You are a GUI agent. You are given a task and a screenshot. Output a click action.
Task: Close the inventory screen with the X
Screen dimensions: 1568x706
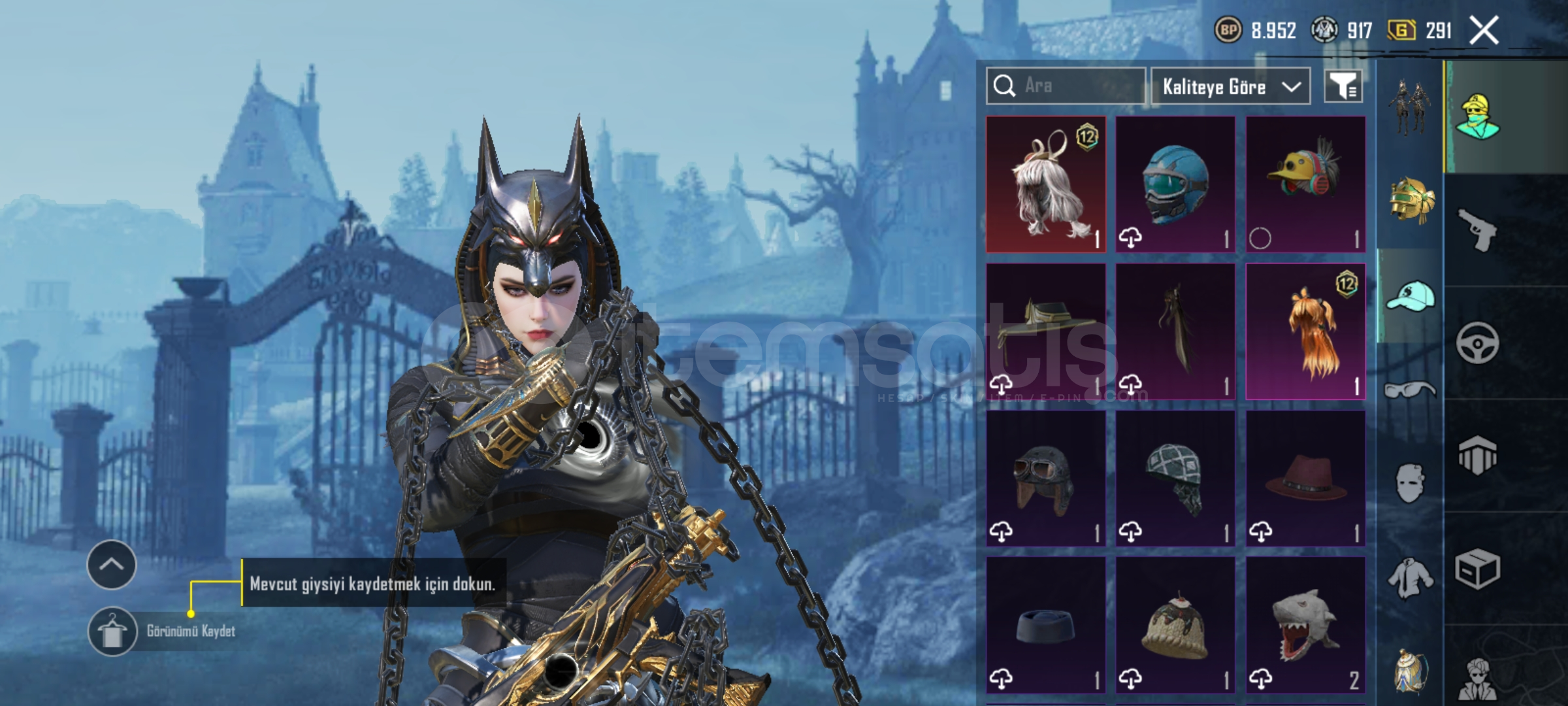[x=1484, y=30]
